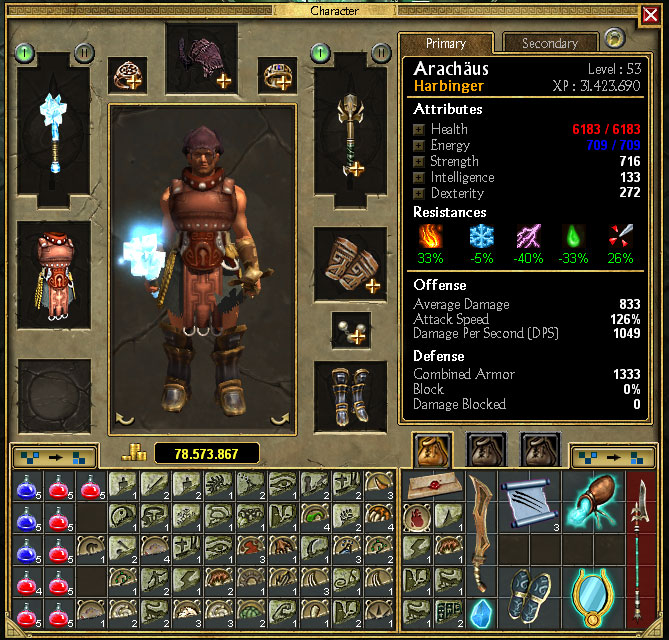Auto-sort the extra bag contents
669x640 pixels.
click(612, 458)
